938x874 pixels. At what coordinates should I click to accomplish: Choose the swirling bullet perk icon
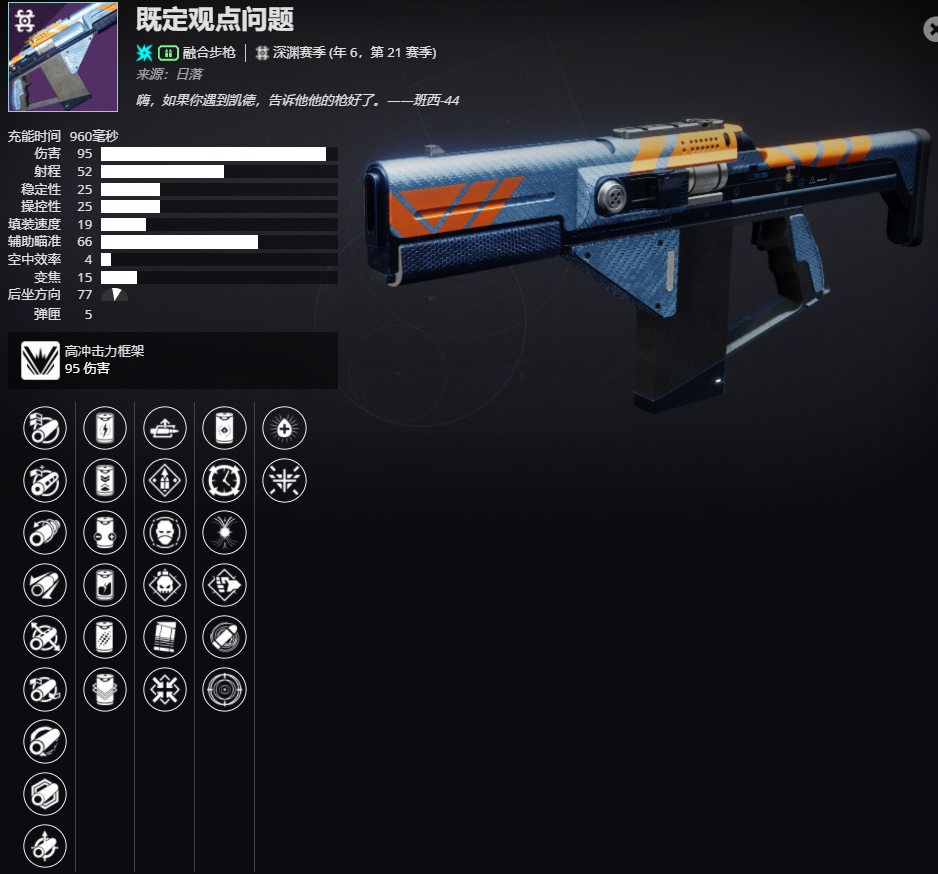224,637
